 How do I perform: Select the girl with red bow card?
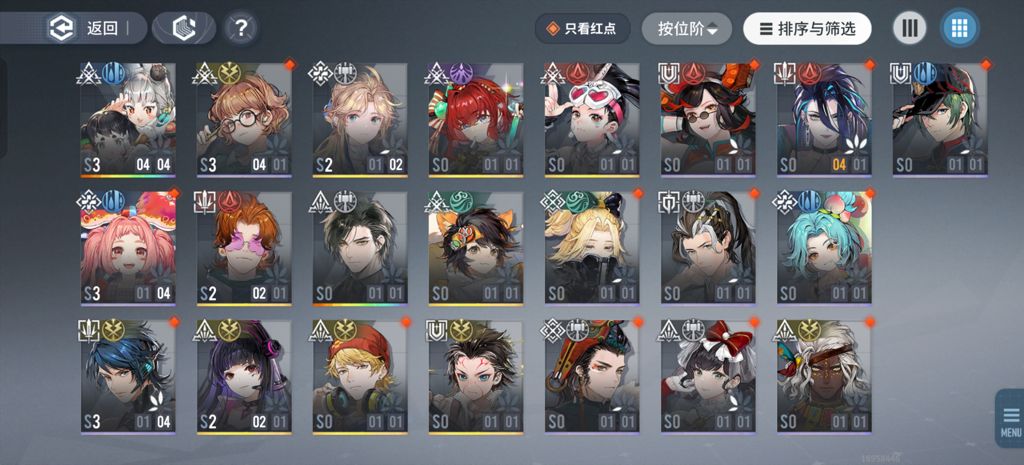click(708, 376)
